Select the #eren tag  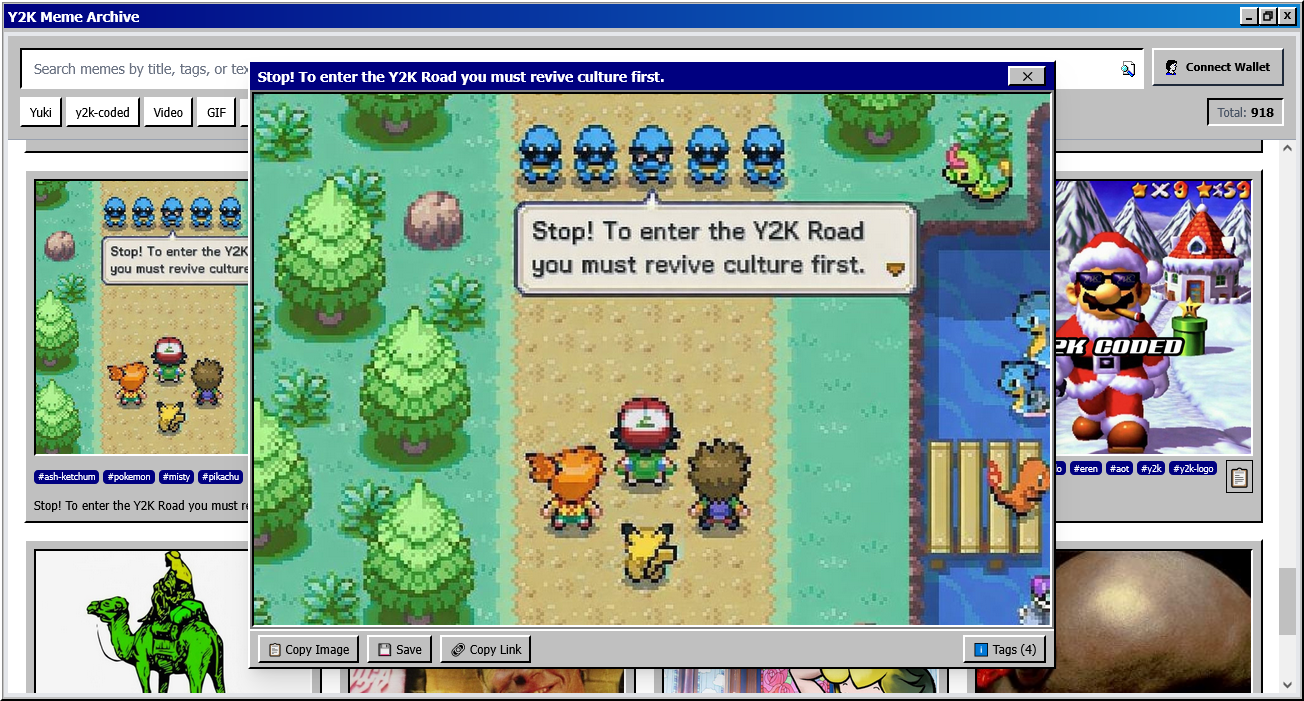click(x=1085, y=468)
